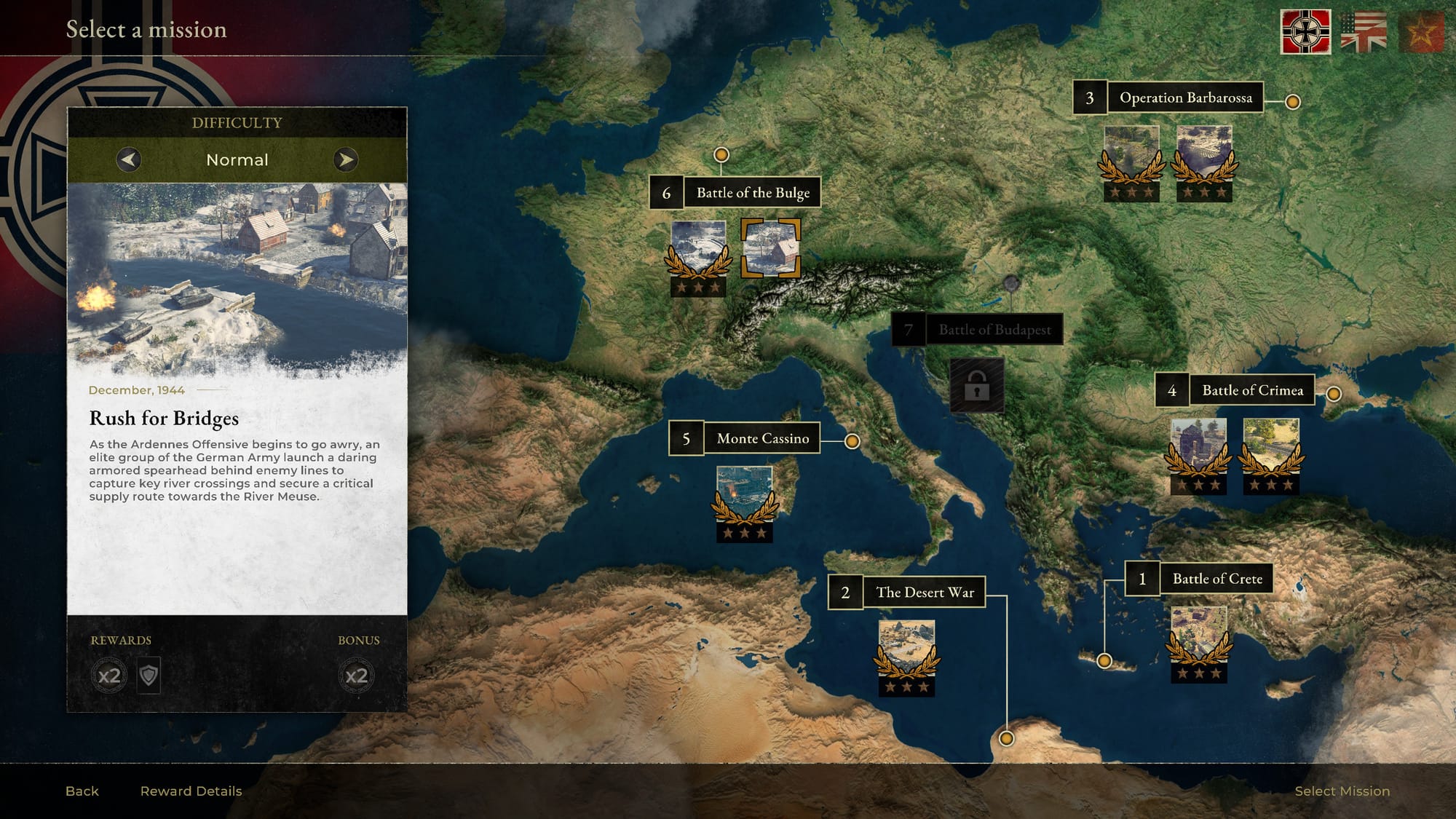Click the Battle of Crete campaign label
The width and height of the screenshot is (1456, 819).
click(x=1216, y=579)
